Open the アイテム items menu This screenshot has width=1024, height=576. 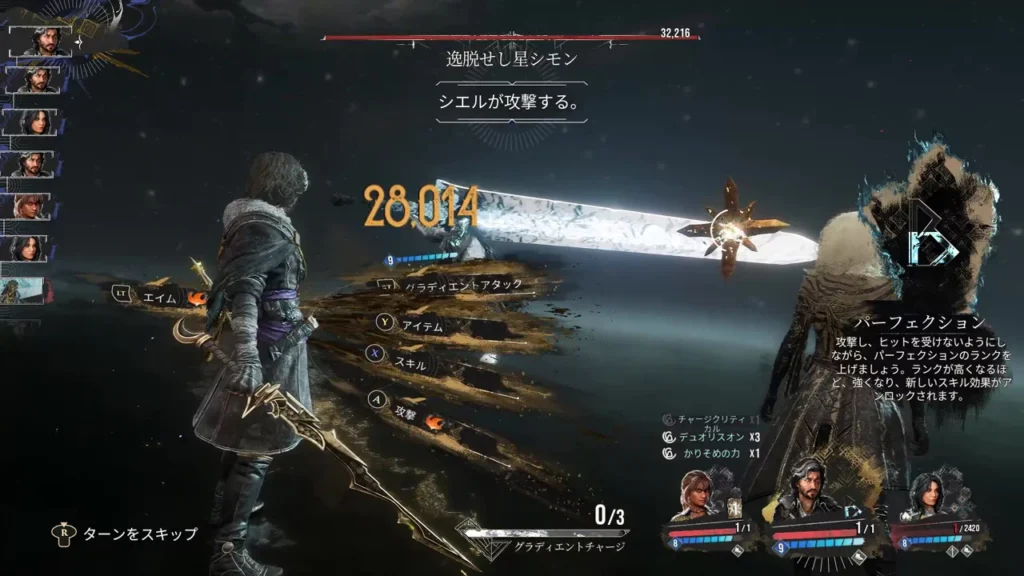421,325
